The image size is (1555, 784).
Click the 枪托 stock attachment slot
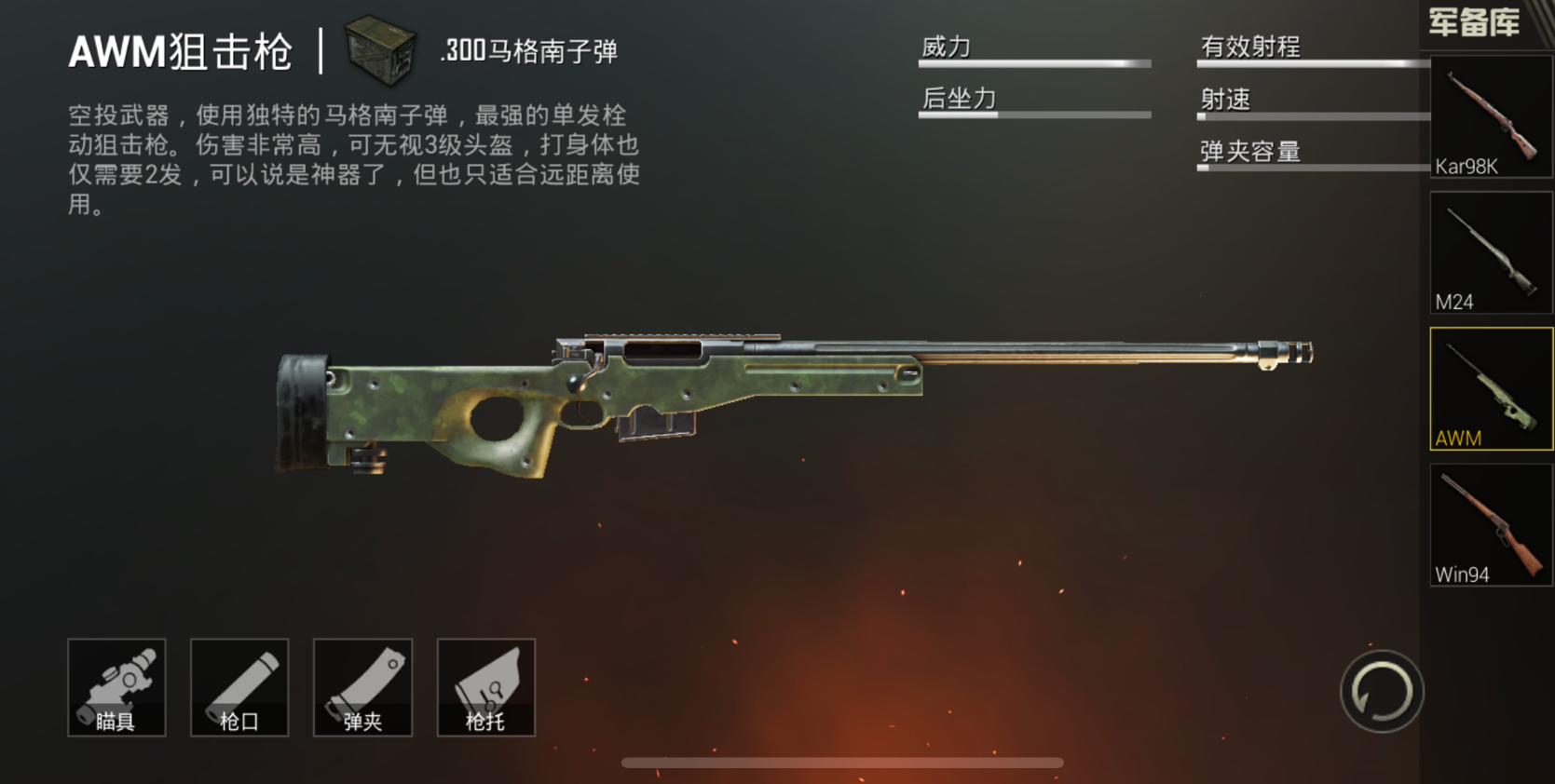point(485,687)
